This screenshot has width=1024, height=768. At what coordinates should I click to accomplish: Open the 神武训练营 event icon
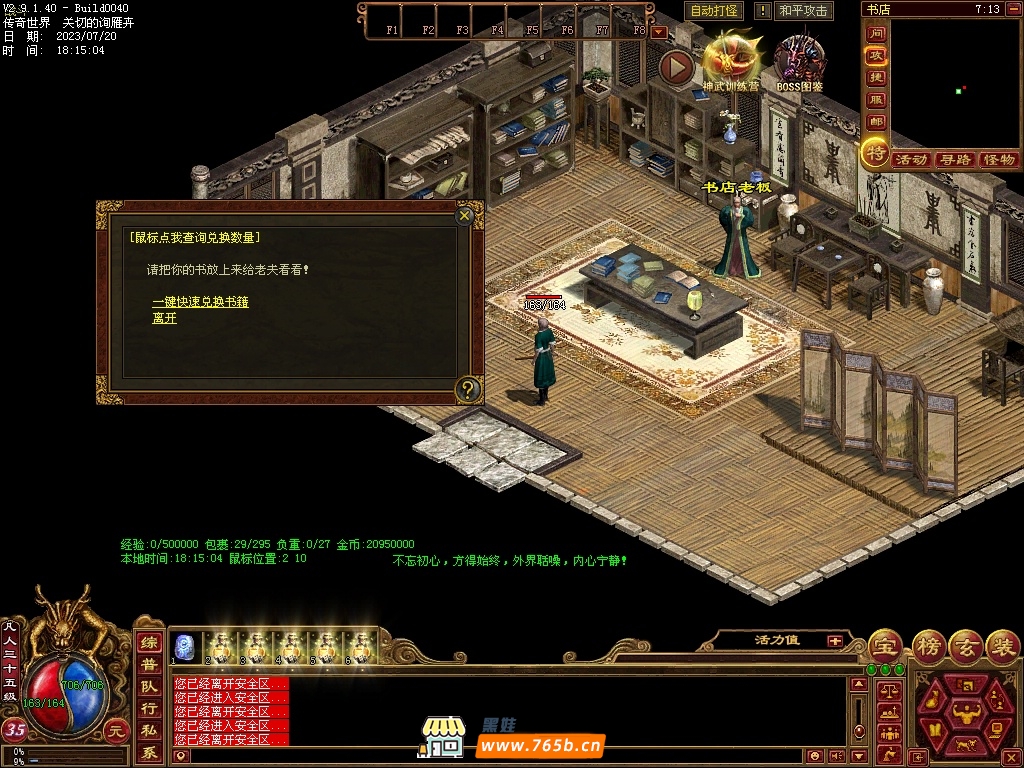coord(731,58)
